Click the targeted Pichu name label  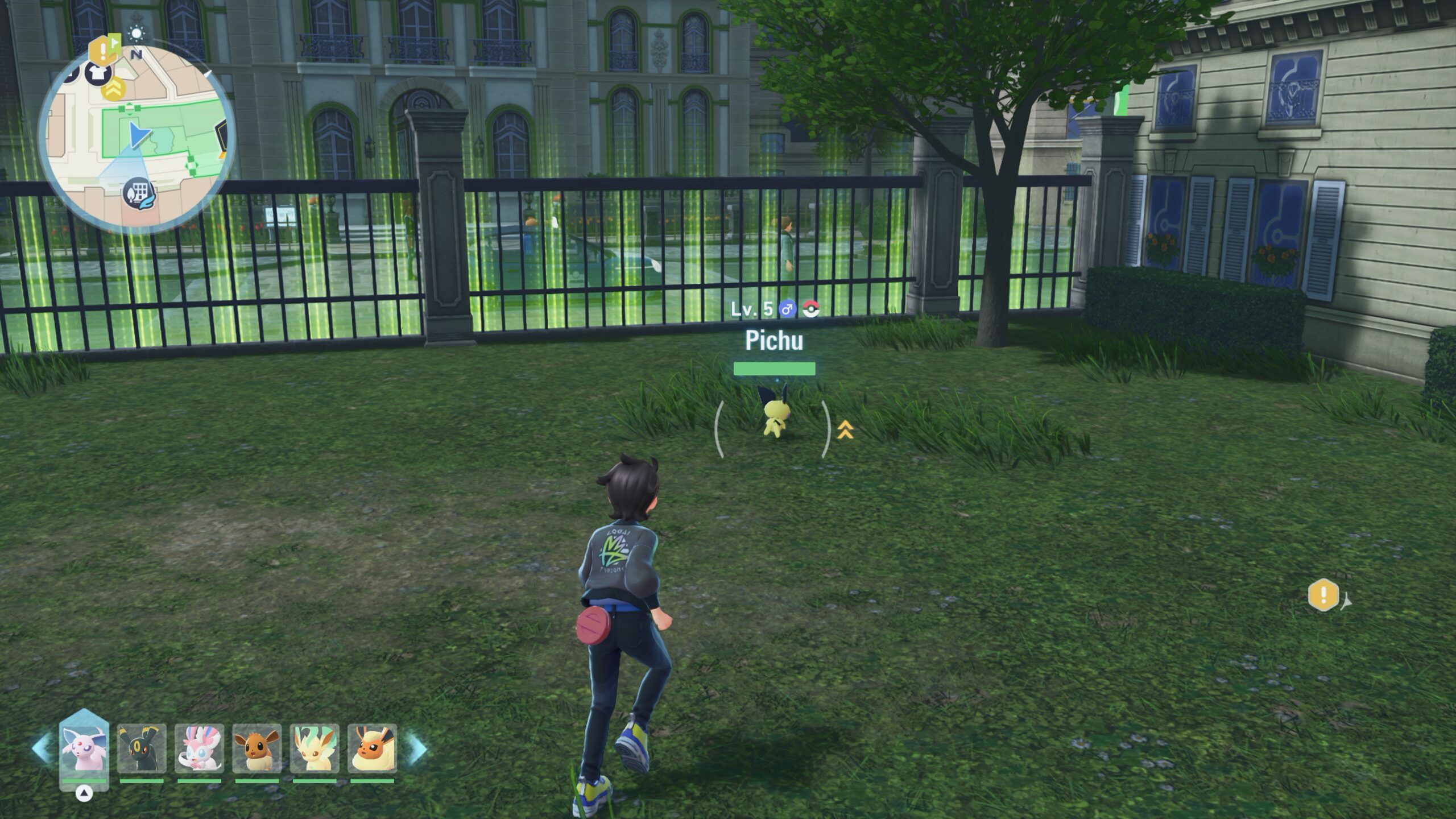point(774,341)
